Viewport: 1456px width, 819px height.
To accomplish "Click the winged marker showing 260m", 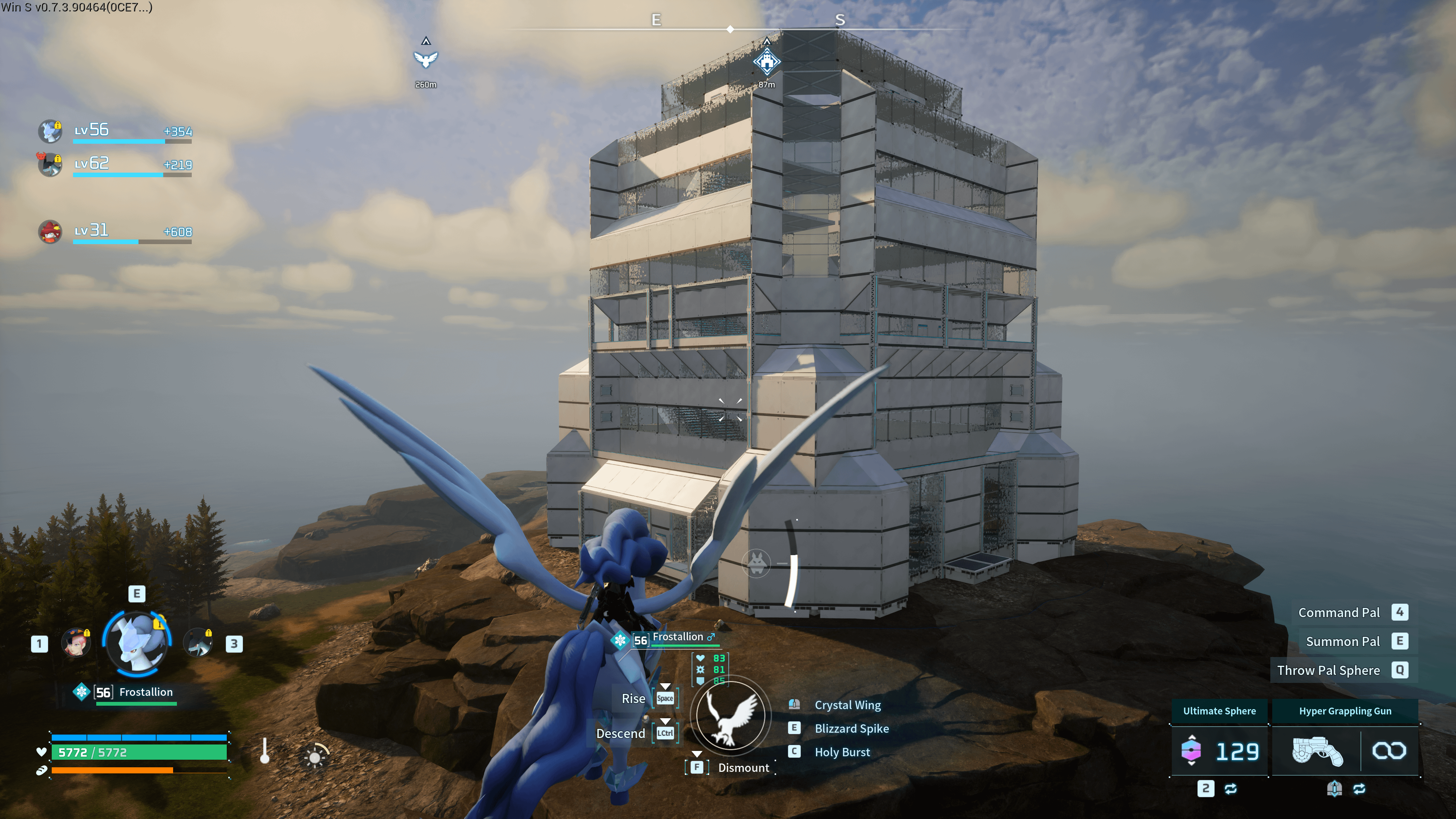I will pos(426,59).
